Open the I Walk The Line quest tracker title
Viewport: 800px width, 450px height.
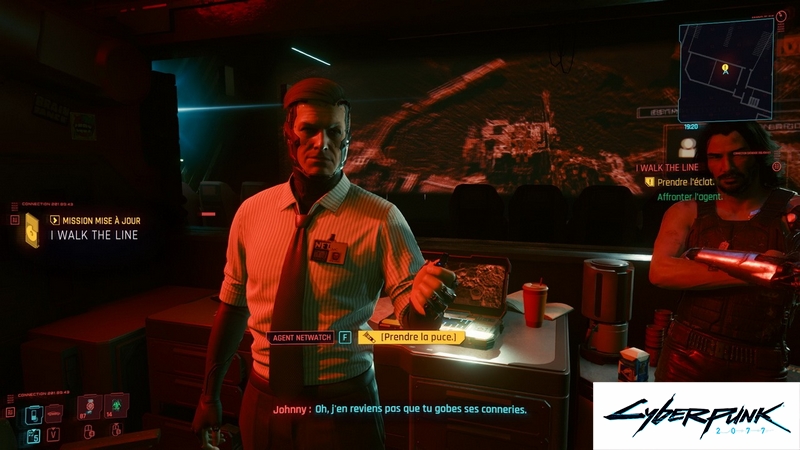(667, 167)
